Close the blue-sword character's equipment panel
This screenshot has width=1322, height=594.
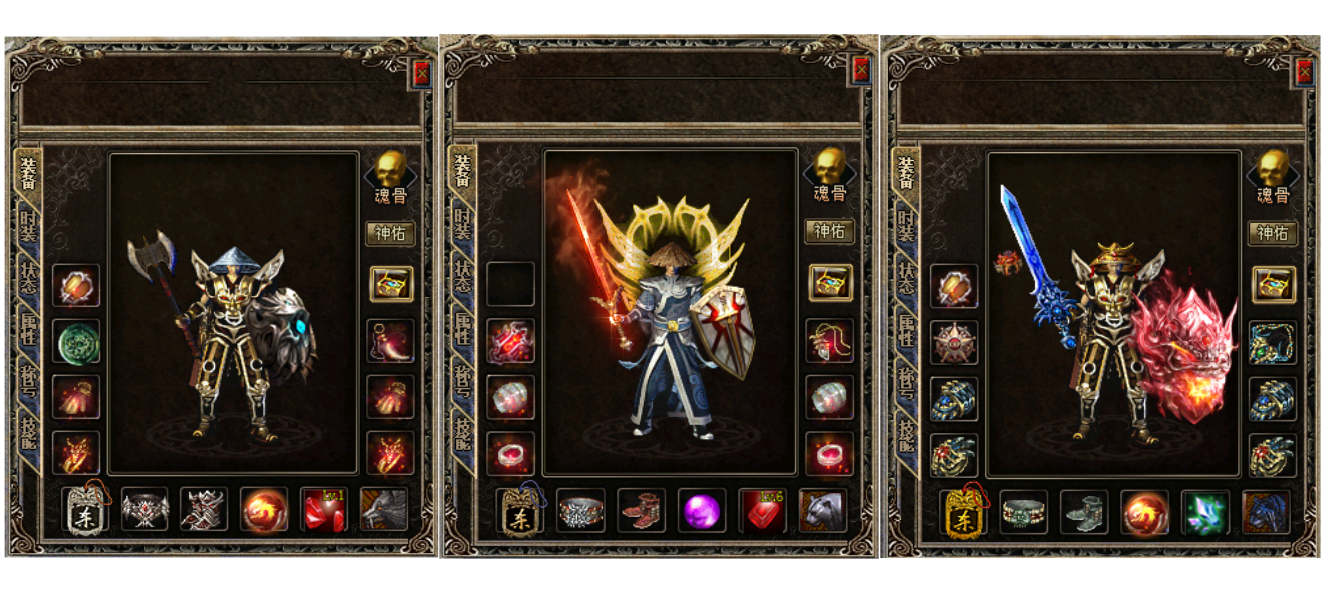click(1304, 72)
